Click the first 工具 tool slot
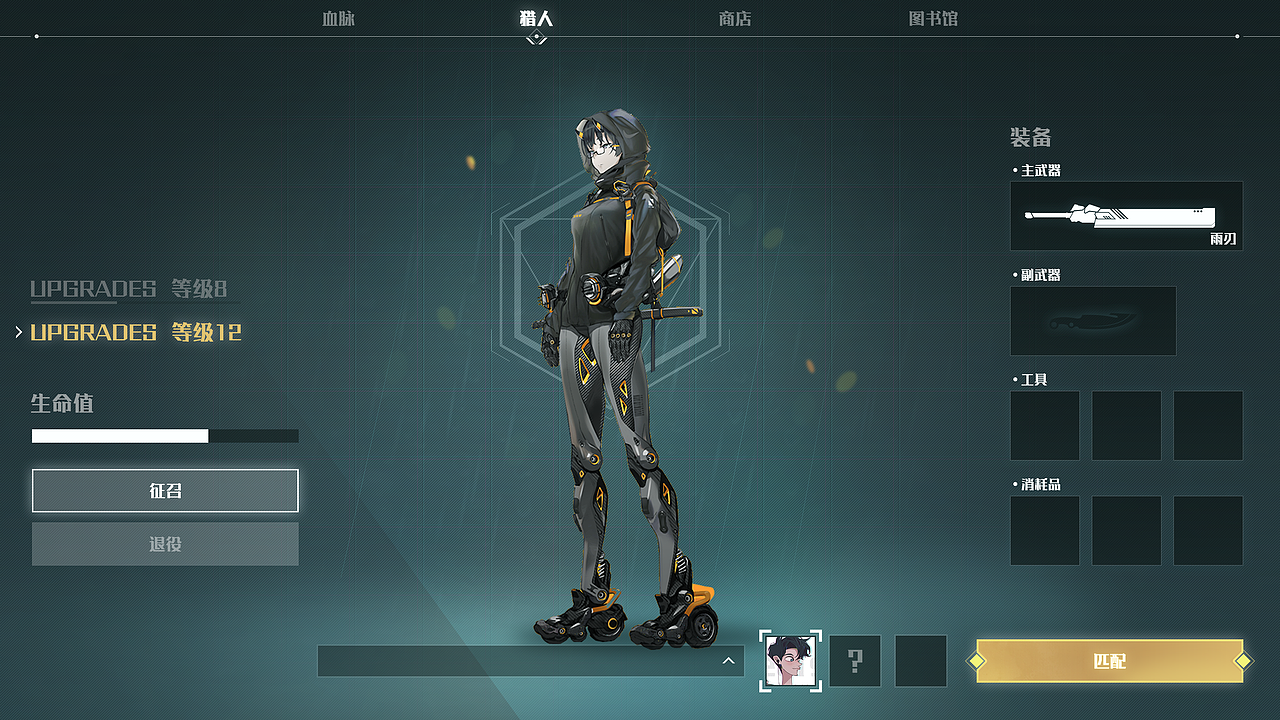The image size is (1280, 720). coord(1044,425)
